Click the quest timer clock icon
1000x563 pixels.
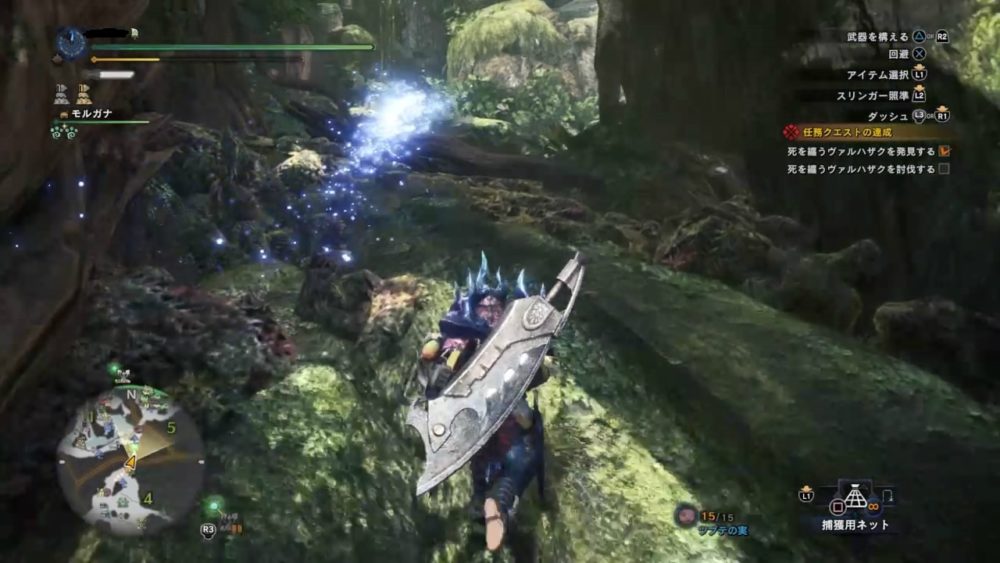click(71, 42)
